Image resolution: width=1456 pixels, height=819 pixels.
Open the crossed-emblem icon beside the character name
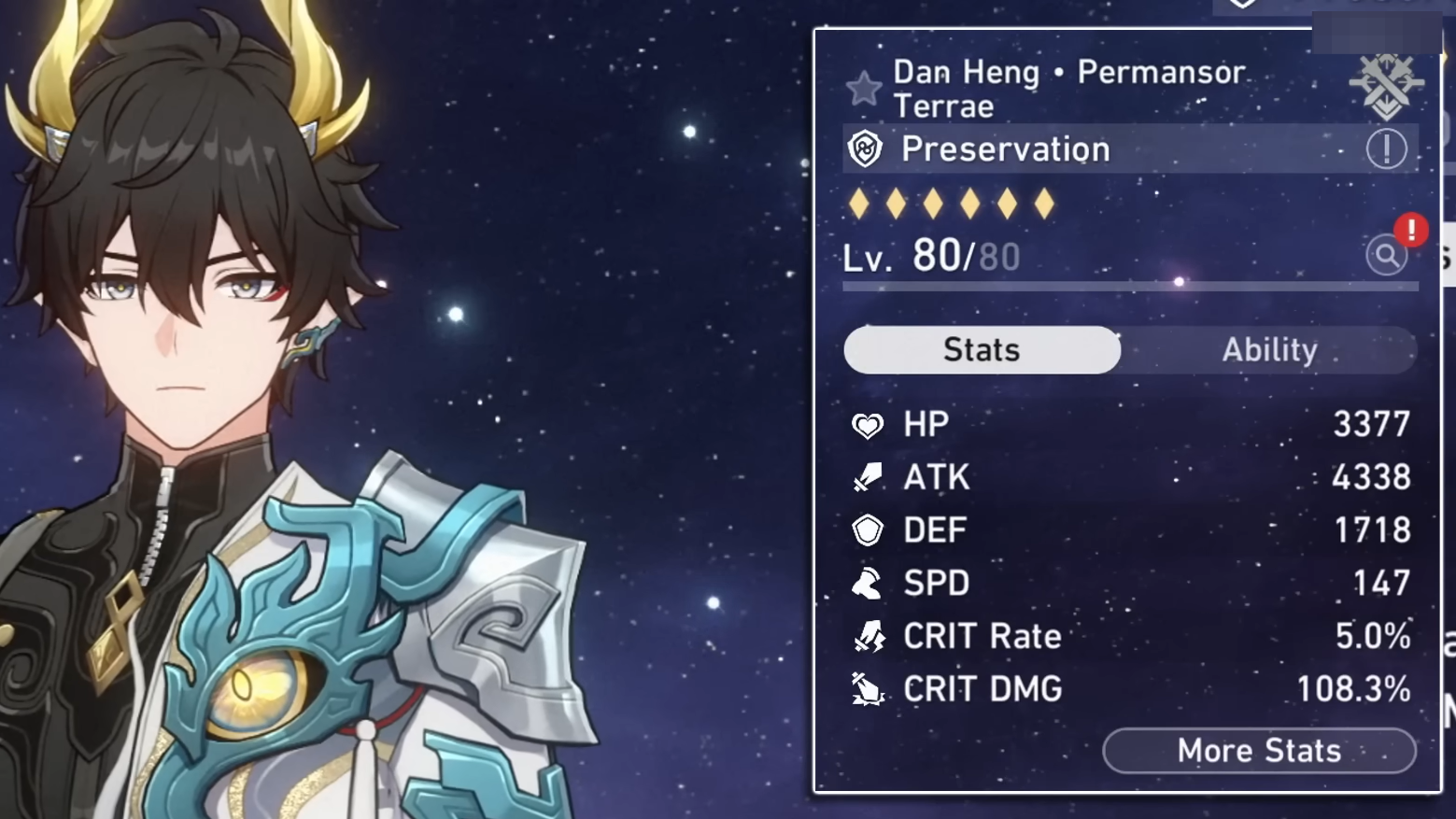pyautogui.click(x=1386, y=85)
